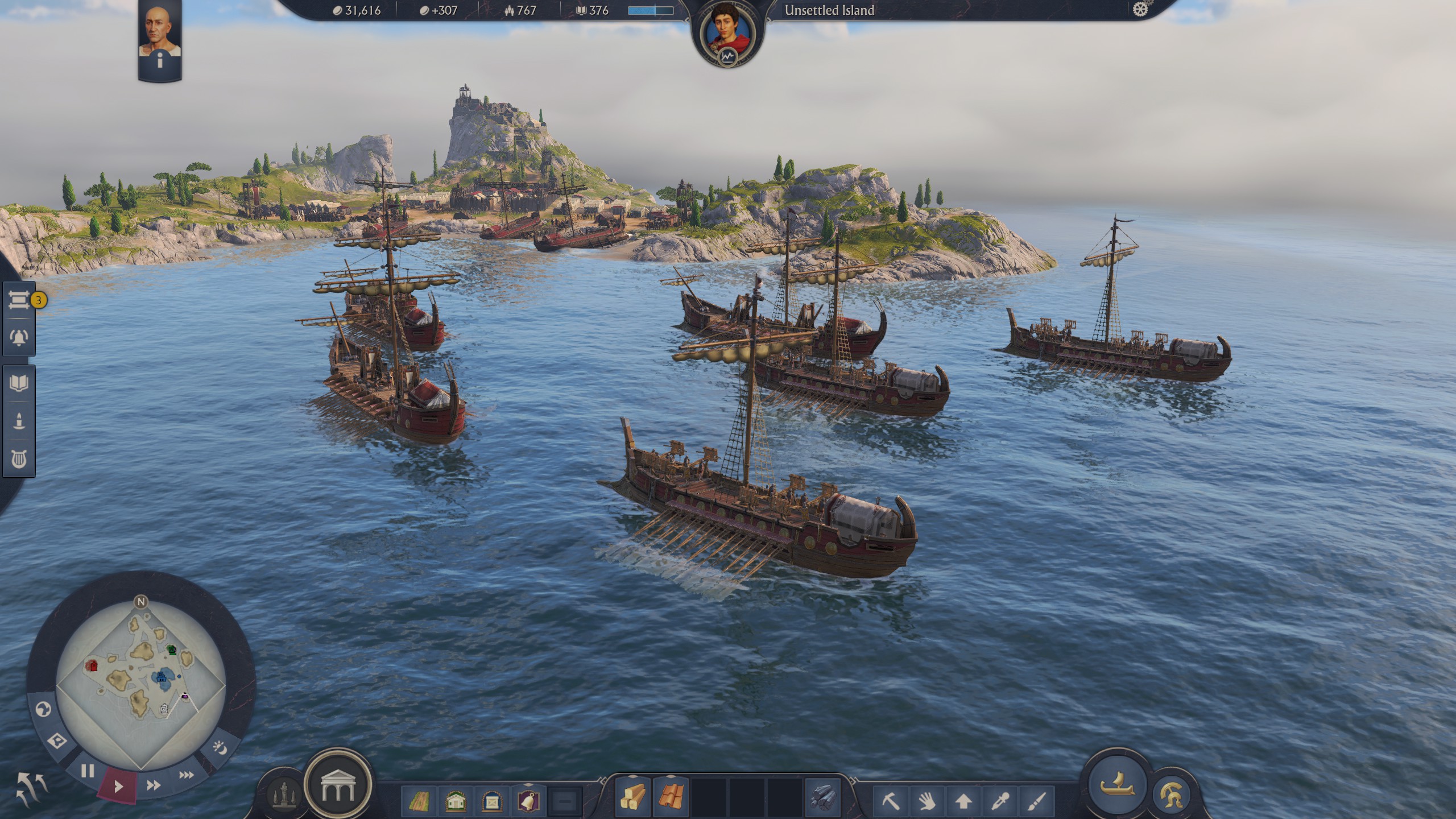Open the scroll list with 3 badge
Image resolution: width=1456 pixels, height=819 pixels.
coord(19,300)
